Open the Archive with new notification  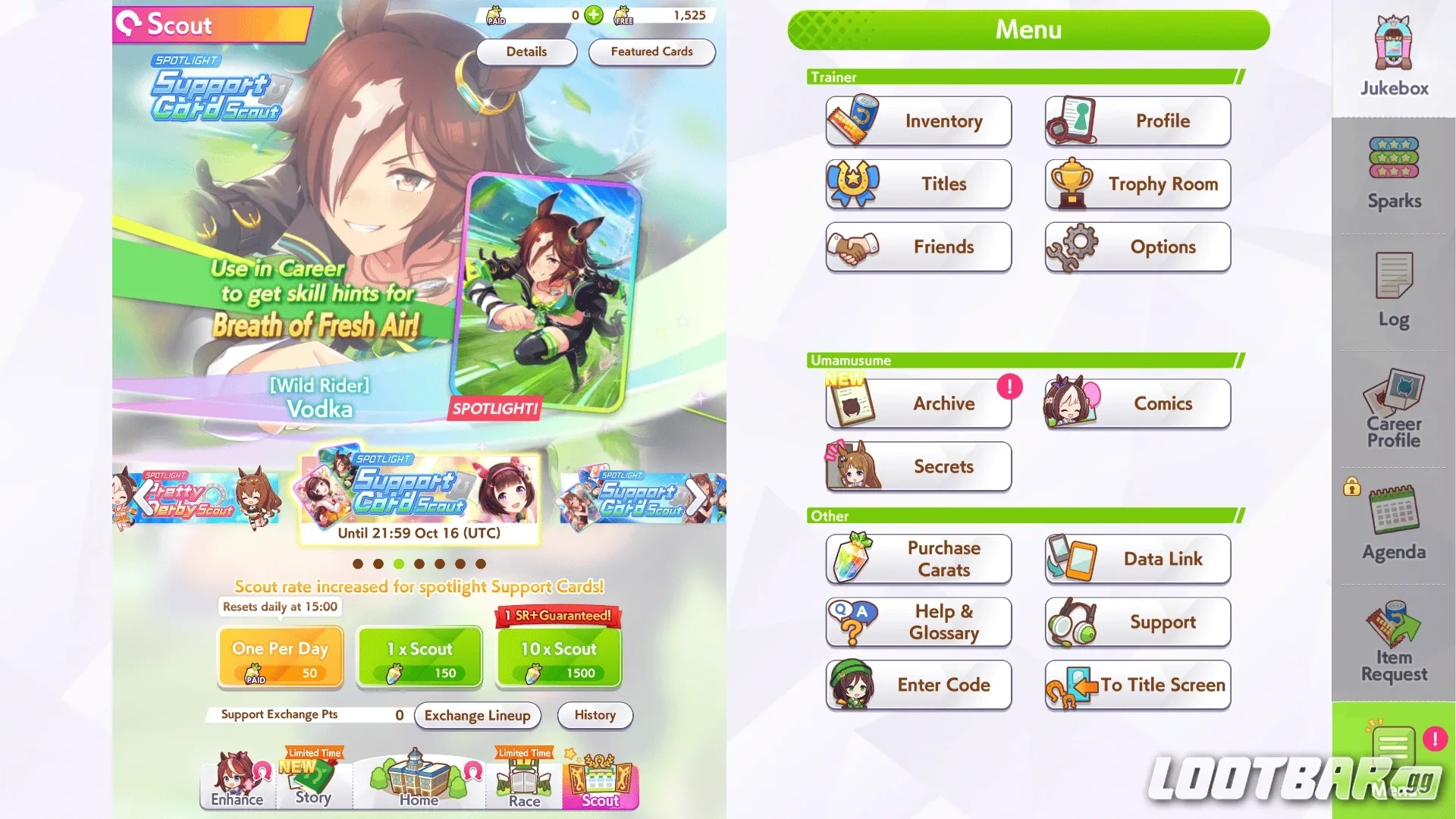coord(918,403)
